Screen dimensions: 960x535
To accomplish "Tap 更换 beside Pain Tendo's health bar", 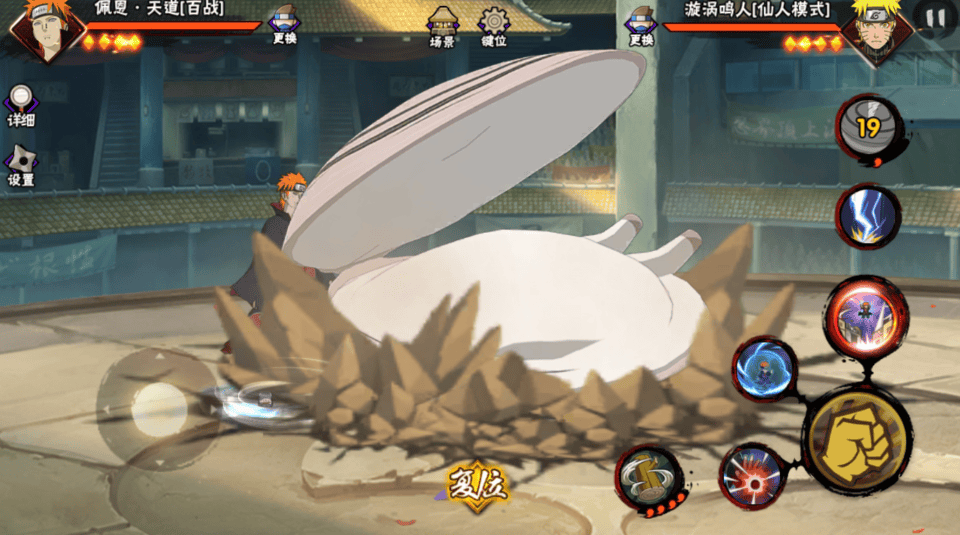I will tap(284, 27).
